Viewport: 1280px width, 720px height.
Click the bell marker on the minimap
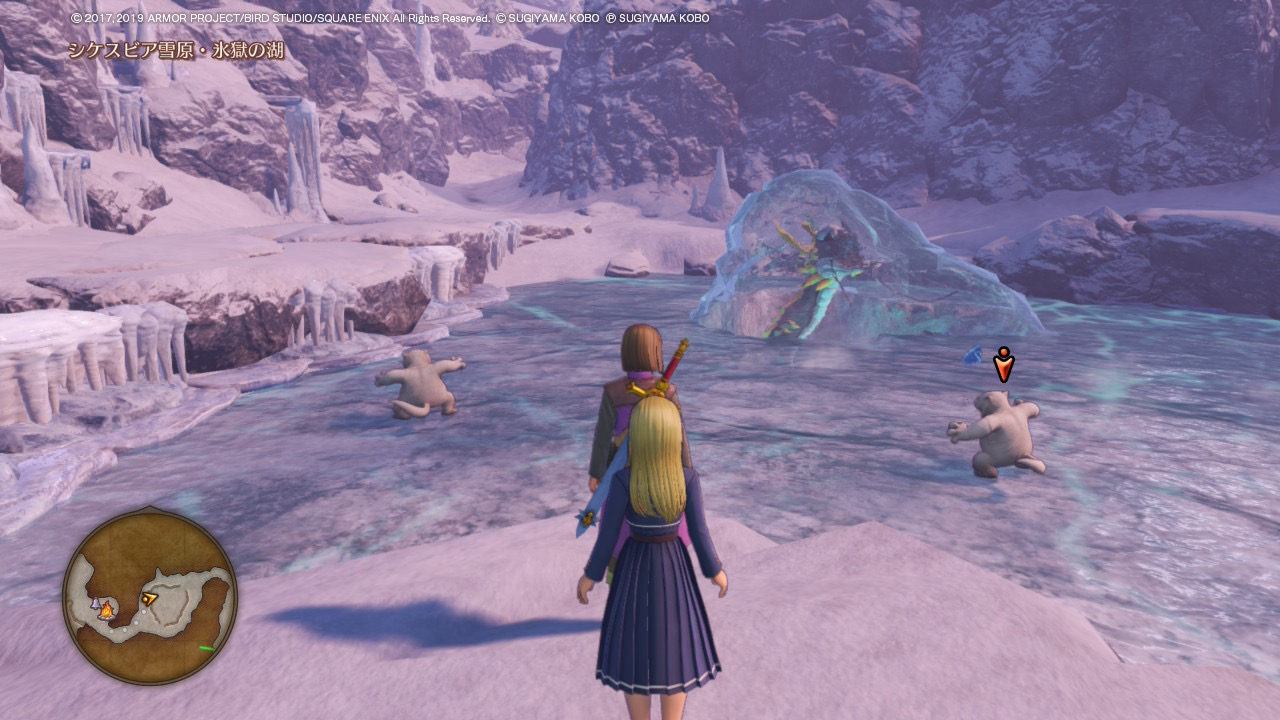pyautogui.click(x=96, y=604)
